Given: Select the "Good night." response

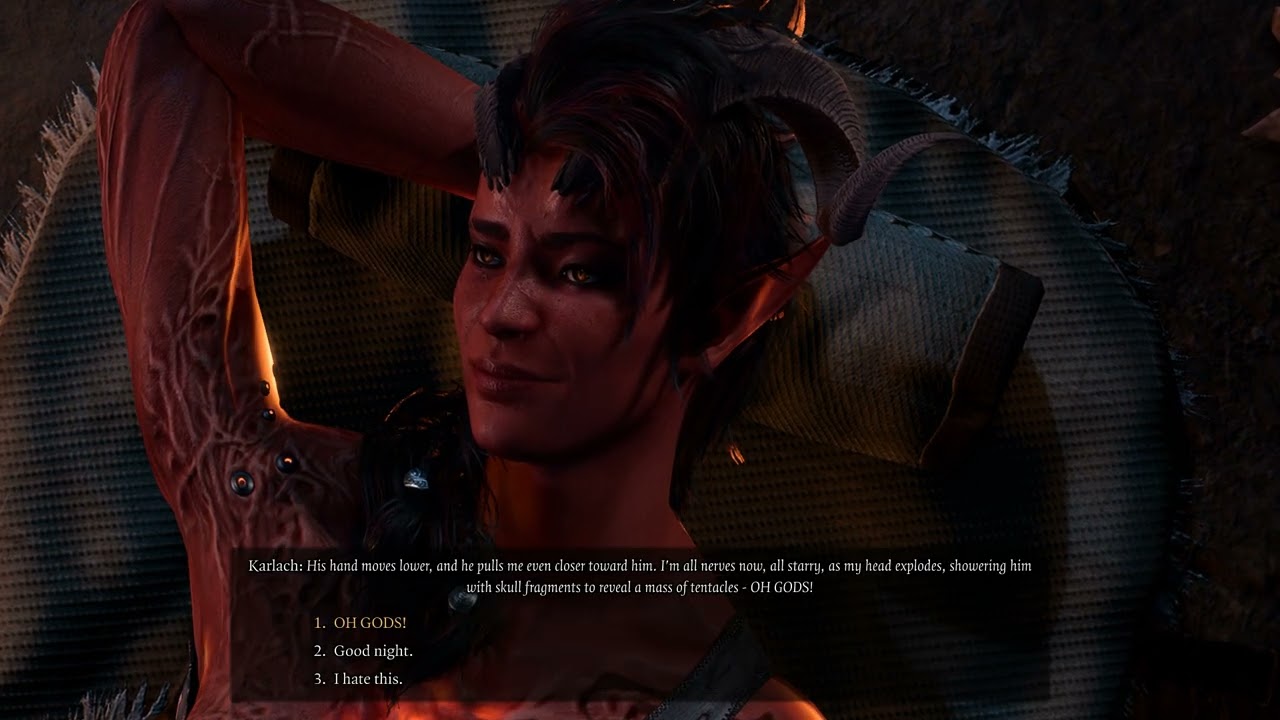Looking at the screenshot, I should point(372,651).
